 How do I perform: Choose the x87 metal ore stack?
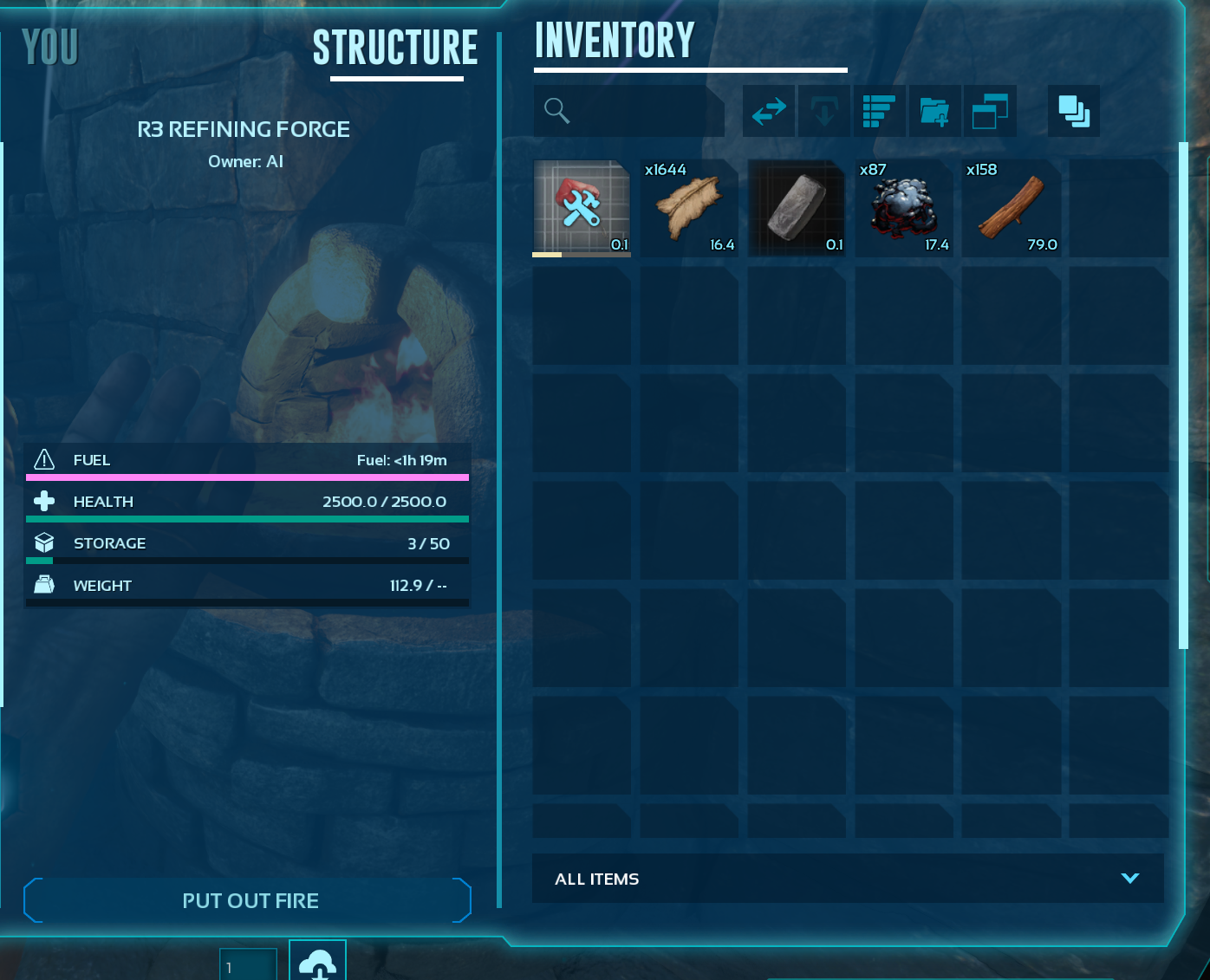pos(904,208)
